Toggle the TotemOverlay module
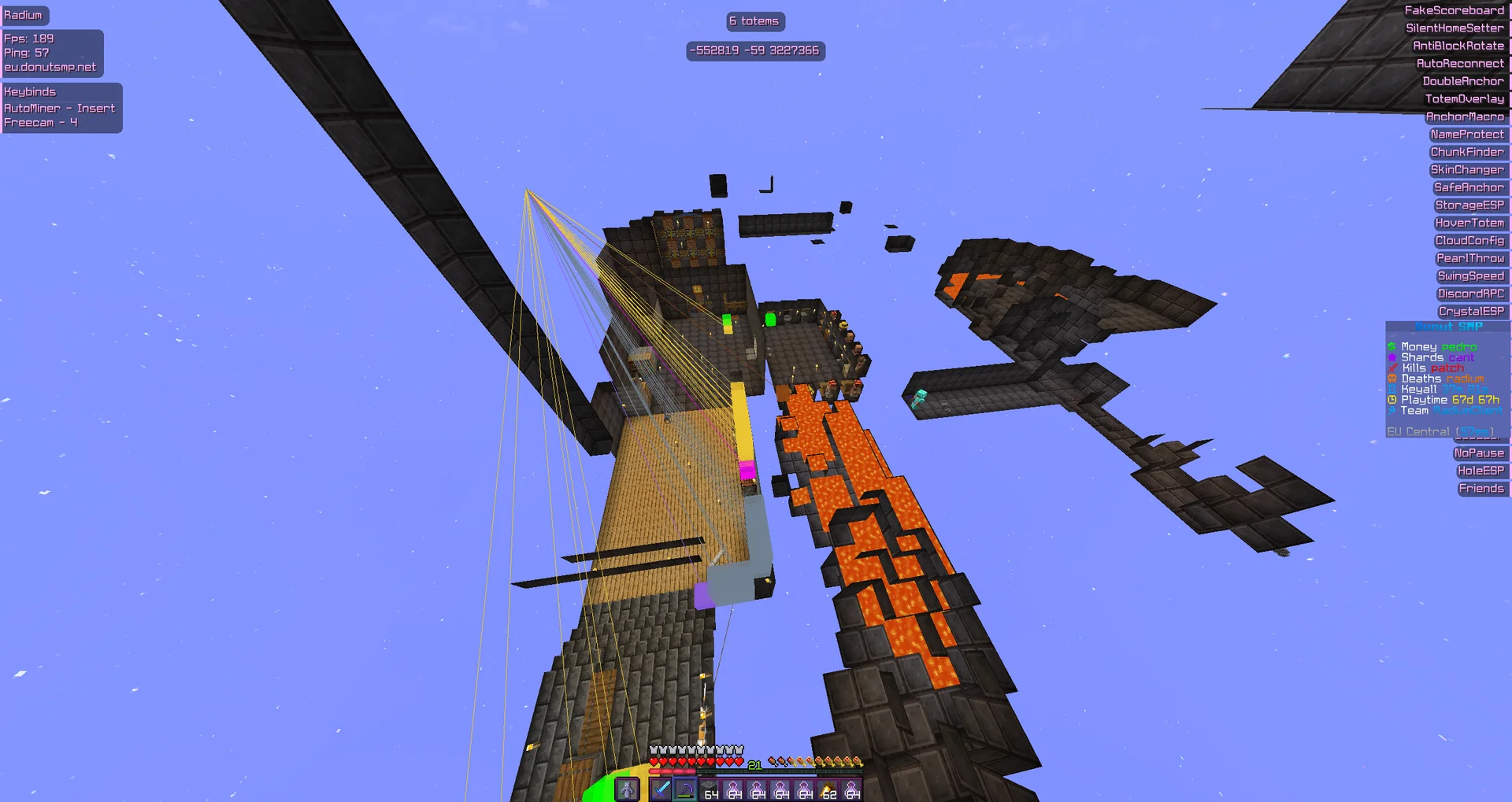This screenshot has height=802, width=1512. tap(1466, 98)
